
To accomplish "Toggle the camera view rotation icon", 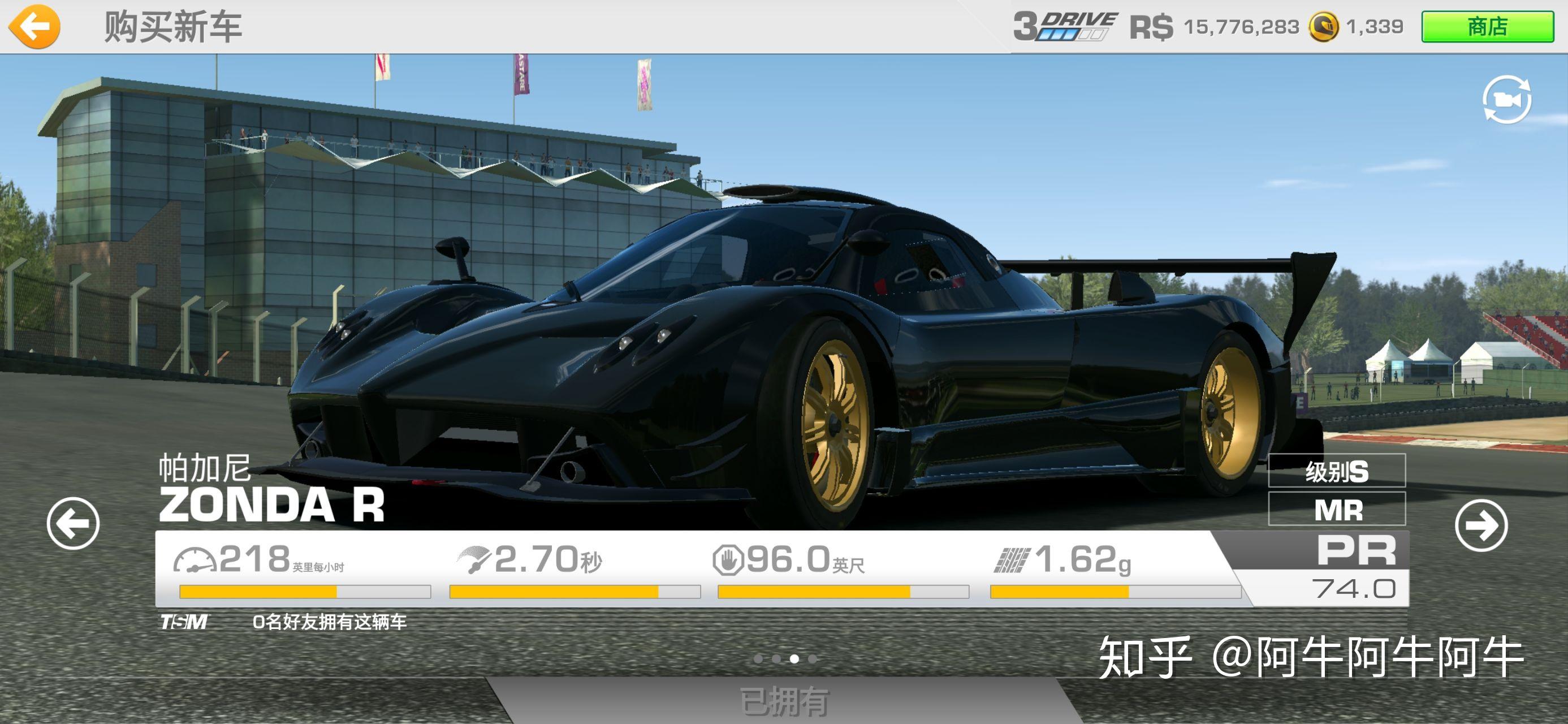I will 1506,100.
